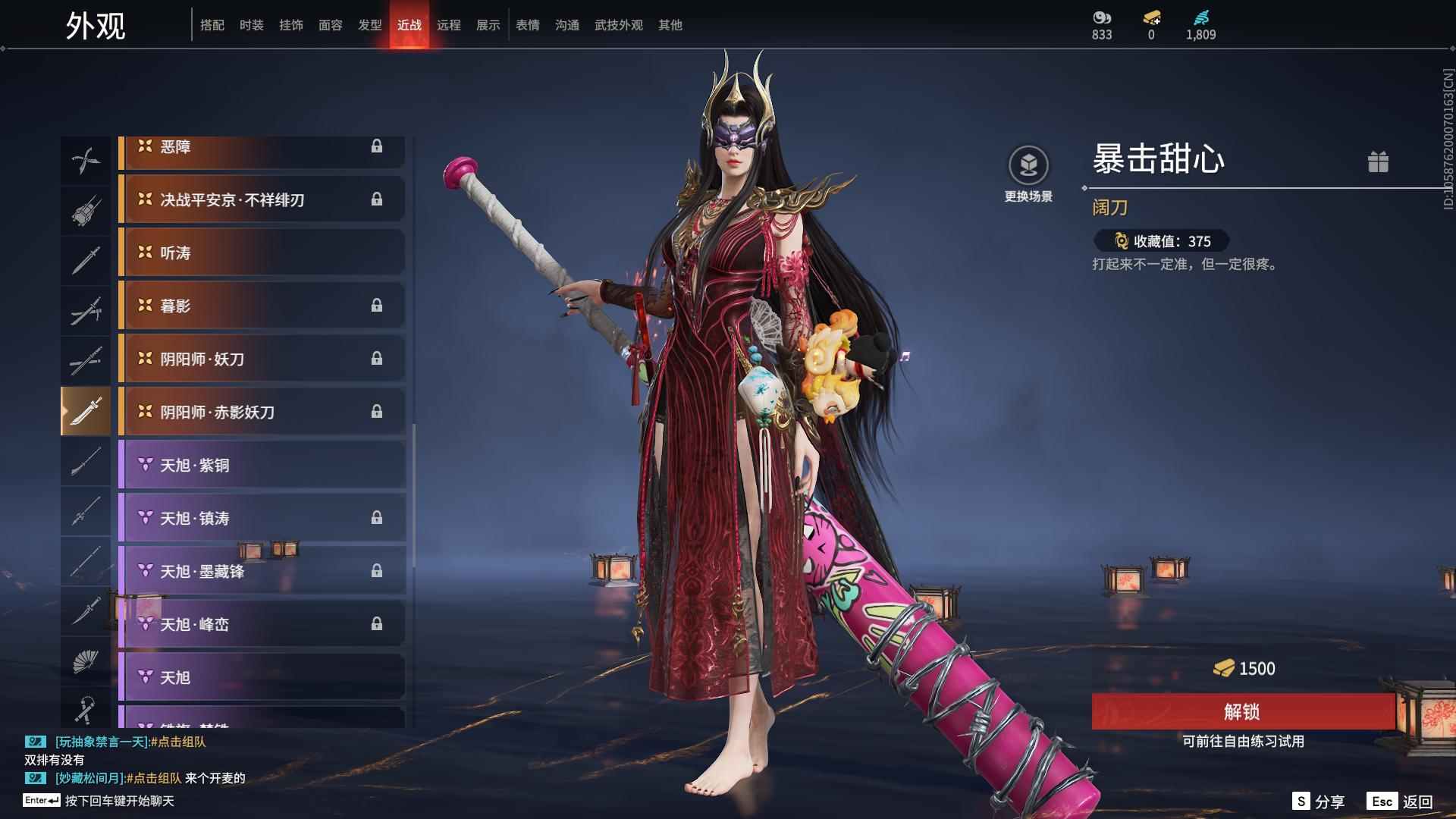
Task: Select the dagger weapon category icon
Action: 86,611
